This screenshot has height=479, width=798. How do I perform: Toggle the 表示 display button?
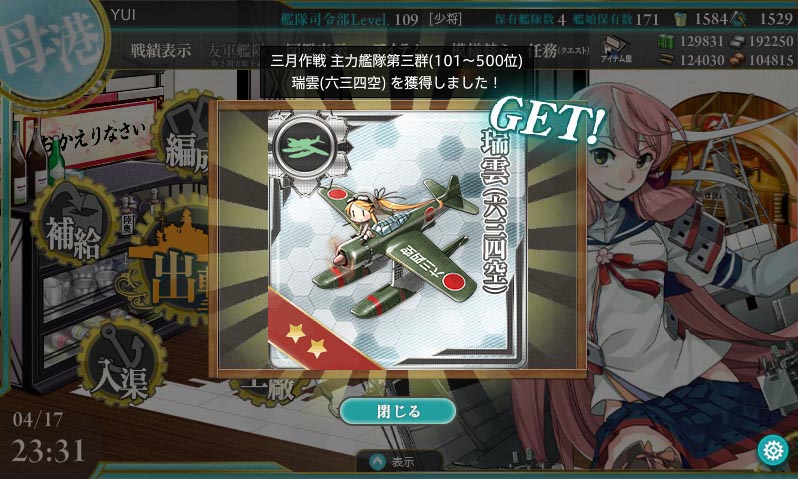click(400, 462)
